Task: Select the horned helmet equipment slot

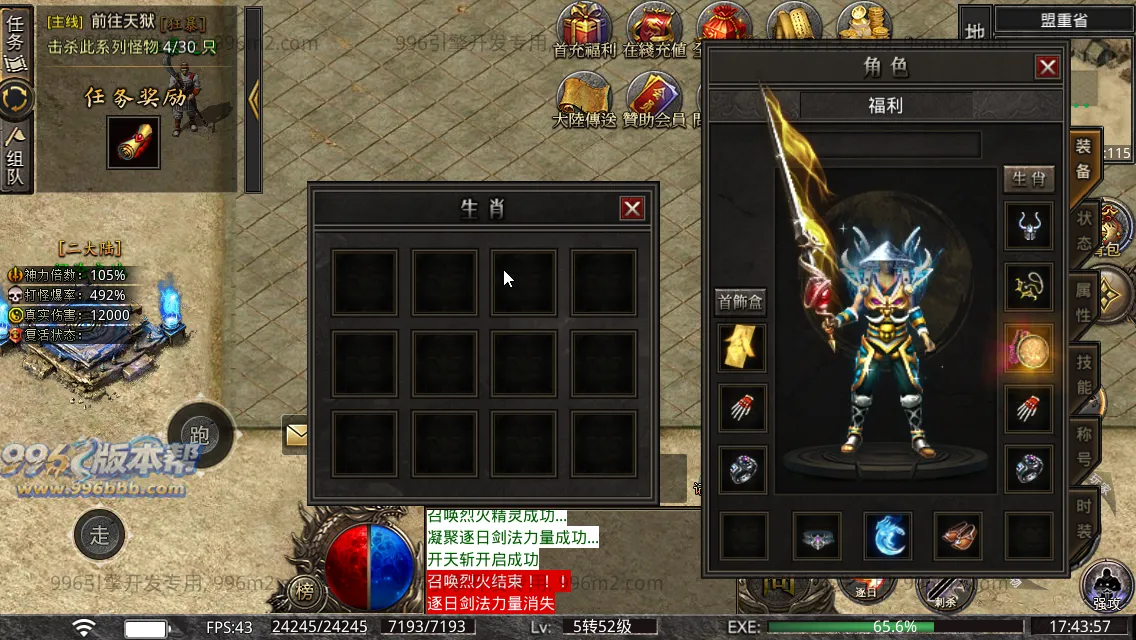Action: (1028, 227)
